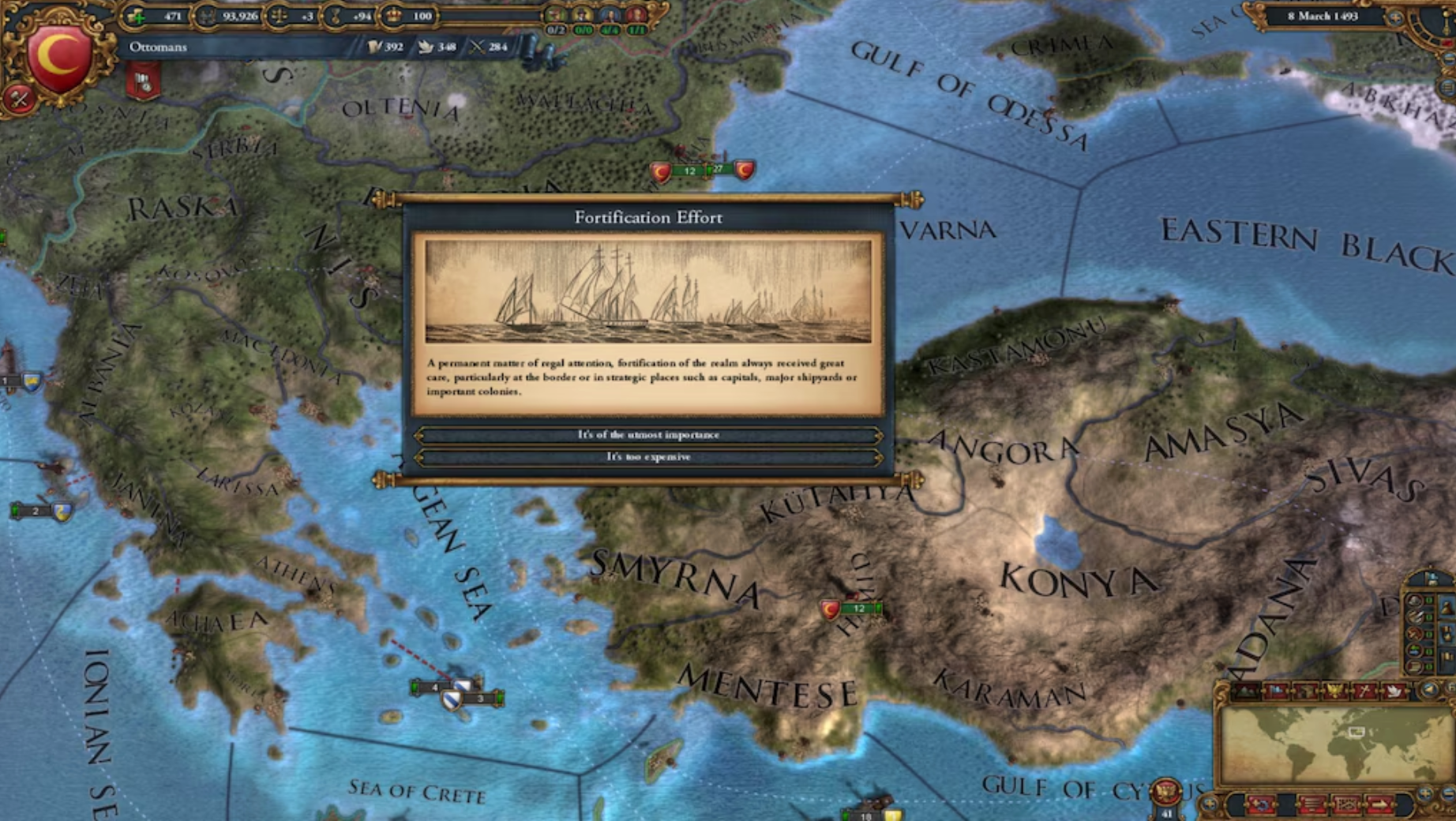Click the treasury gold ducats icon
Image resolution: width=1456 pixels, height=821 pixels.
pyautogui.click(x=134, y=17)
